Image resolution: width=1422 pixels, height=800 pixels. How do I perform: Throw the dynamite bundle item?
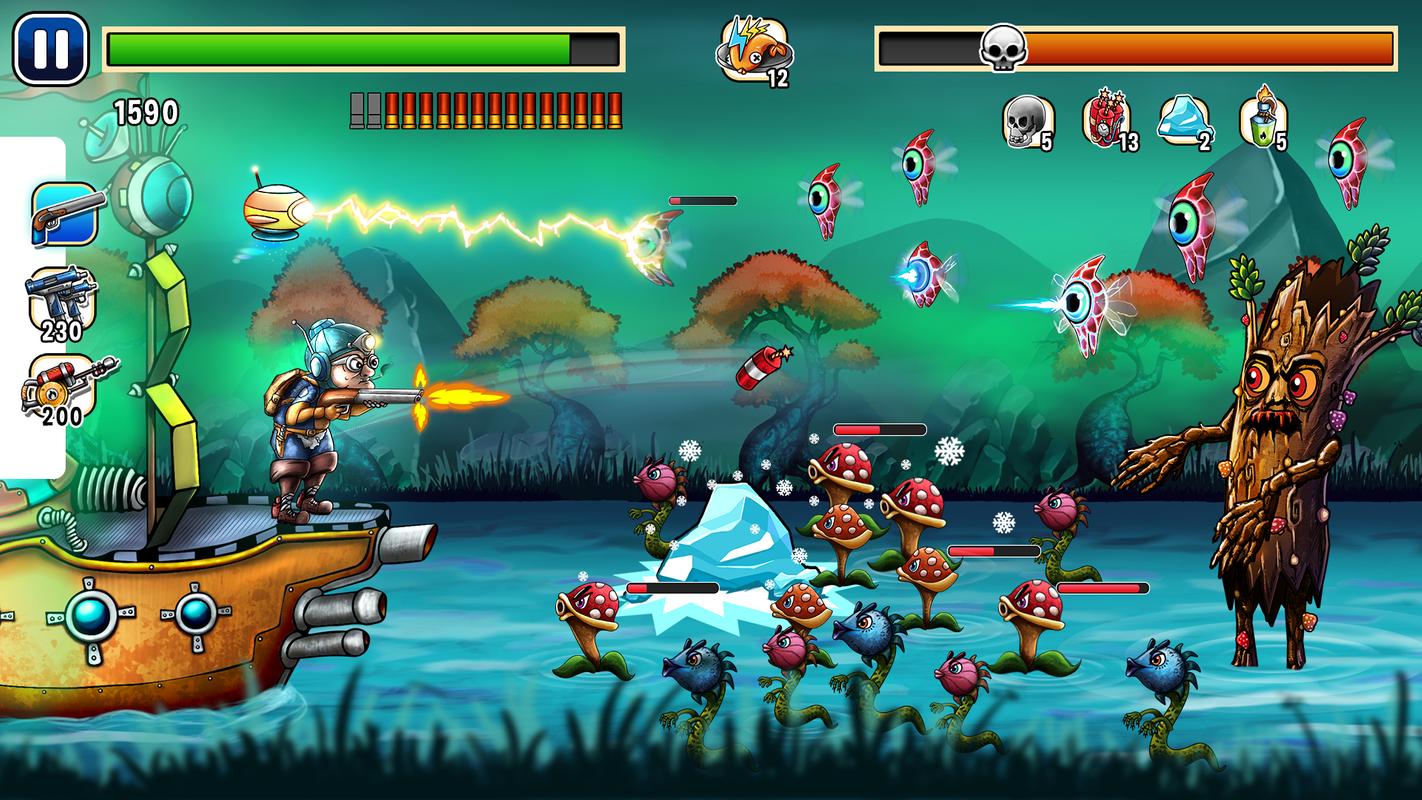tap(1106, 120)
